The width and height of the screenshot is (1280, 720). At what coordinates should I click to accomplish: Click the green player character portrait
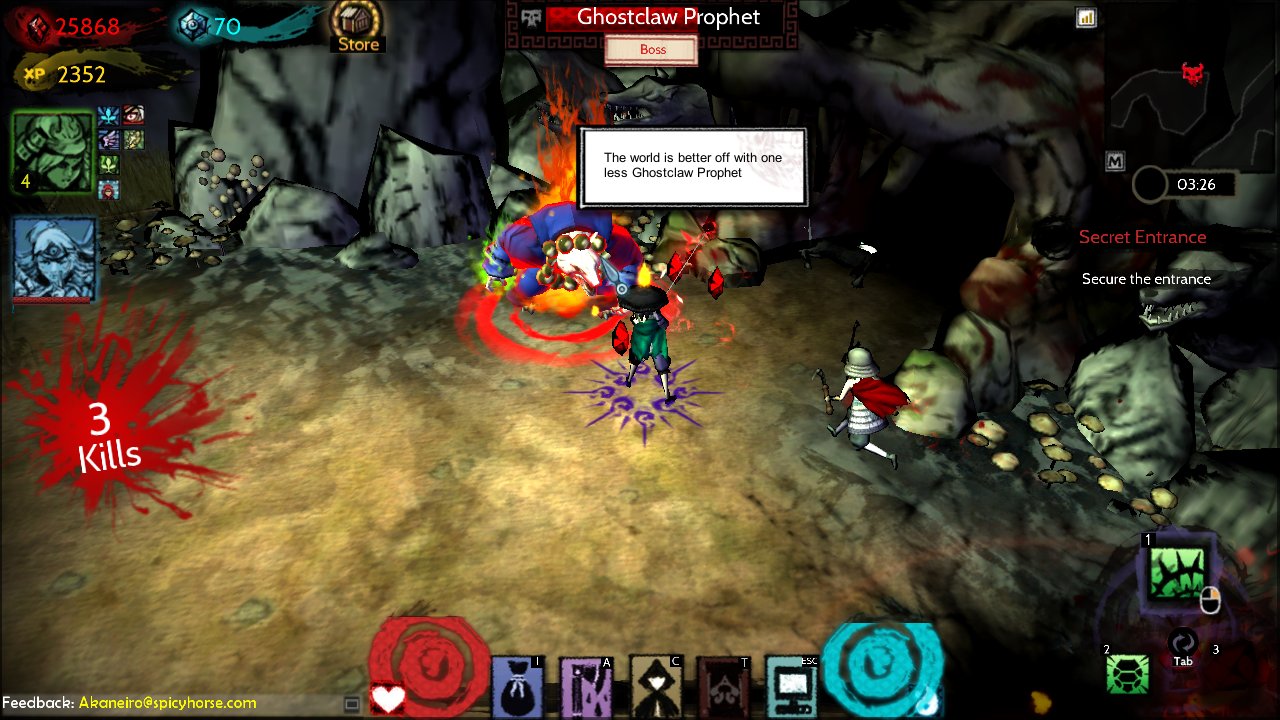click(52, 151)
